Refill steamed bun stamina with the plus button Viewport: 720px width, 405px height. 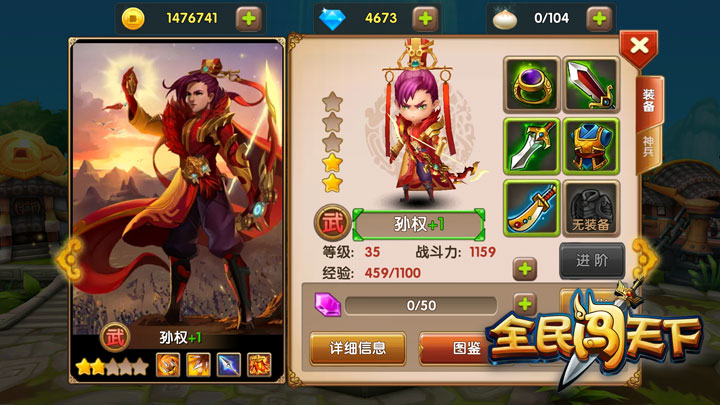pyautogui.click(x=599, y=18)
